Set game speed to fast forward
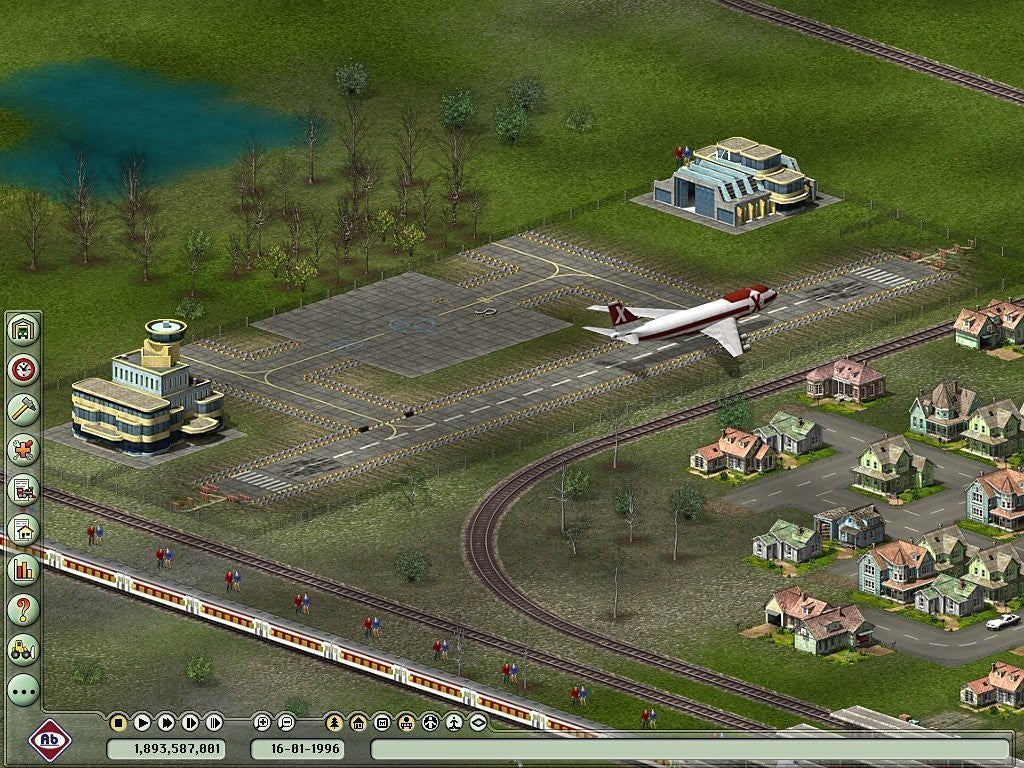Viewport: 1024px width, 768px height. [x=166, y=722]
